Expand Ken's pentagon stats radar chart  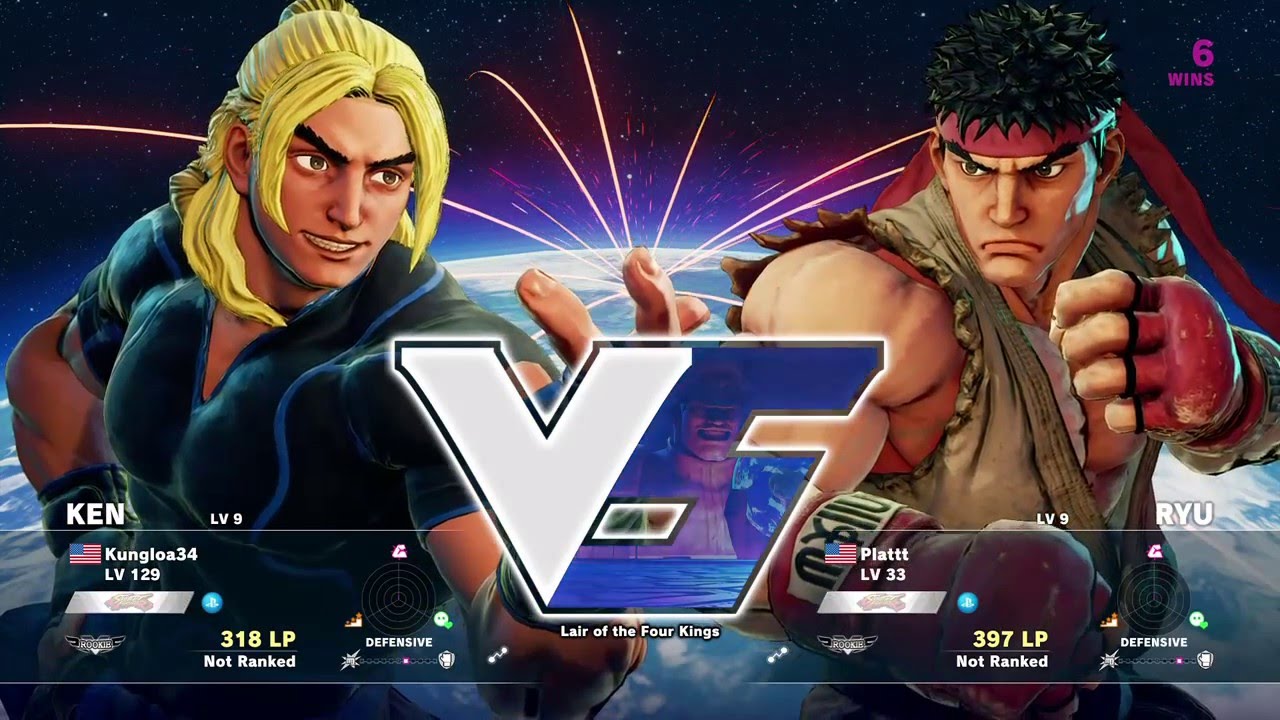pos(399,599)
